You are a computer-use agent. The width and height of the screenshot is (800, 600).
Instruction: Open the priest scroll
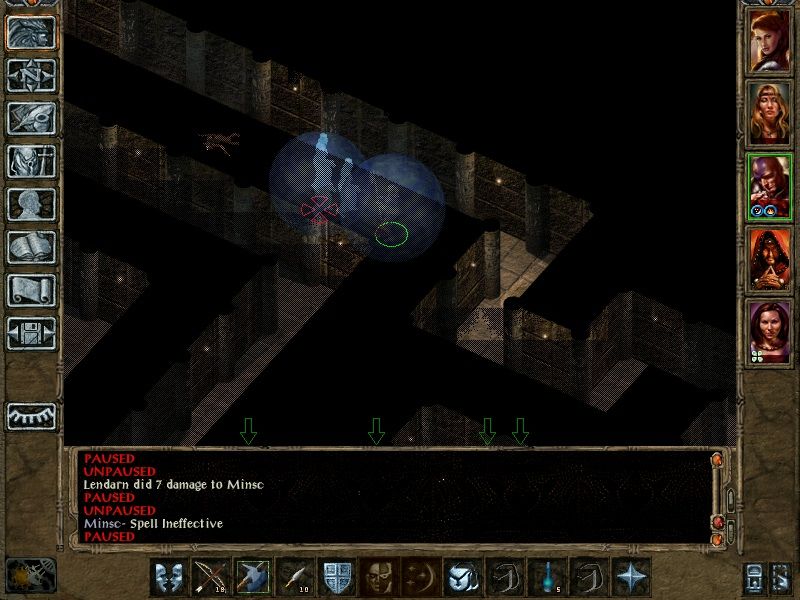click(x=31, y=290)
